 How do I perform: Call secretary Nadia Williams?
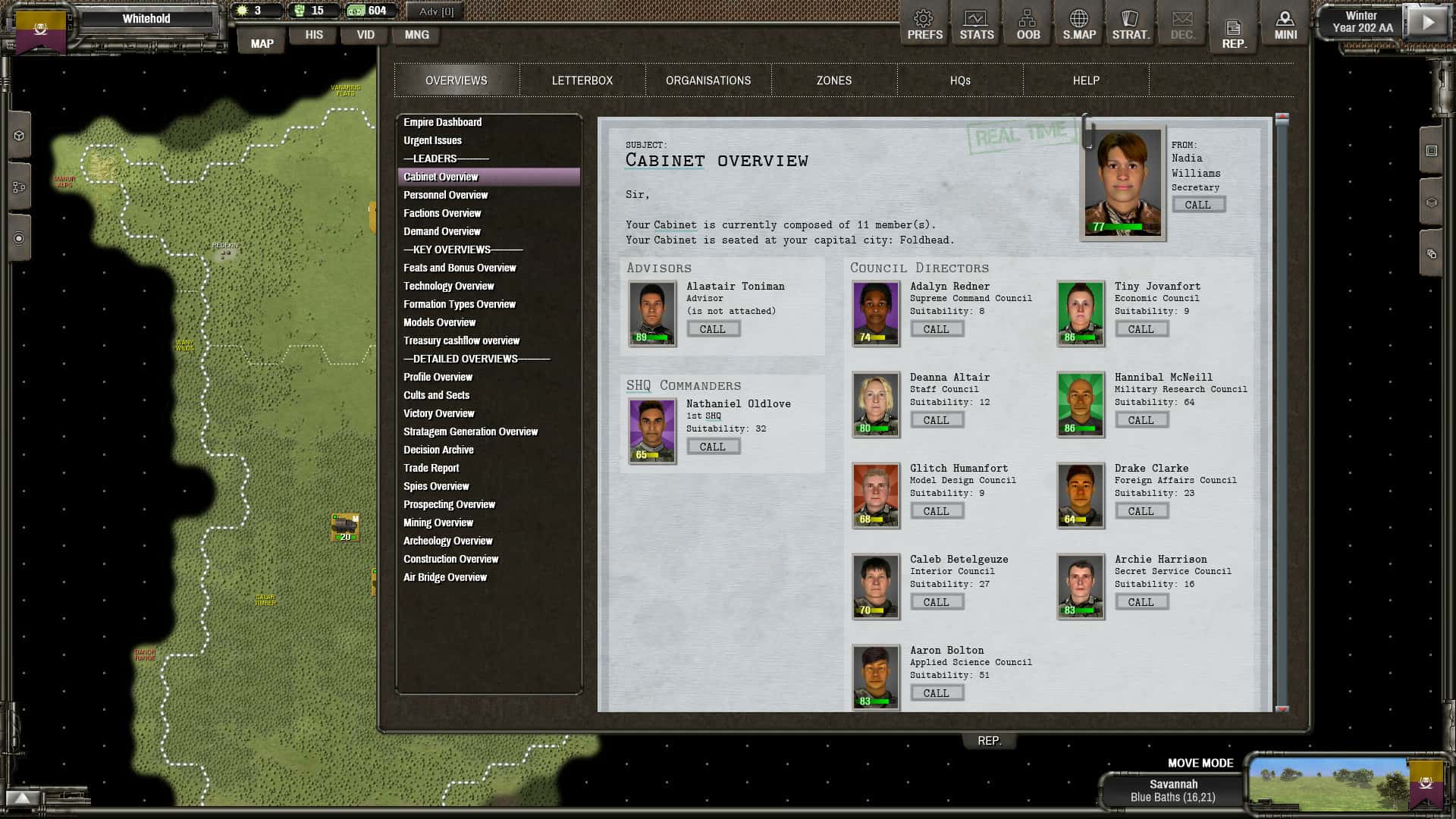pyautogui.click(x=1198, y=204)
